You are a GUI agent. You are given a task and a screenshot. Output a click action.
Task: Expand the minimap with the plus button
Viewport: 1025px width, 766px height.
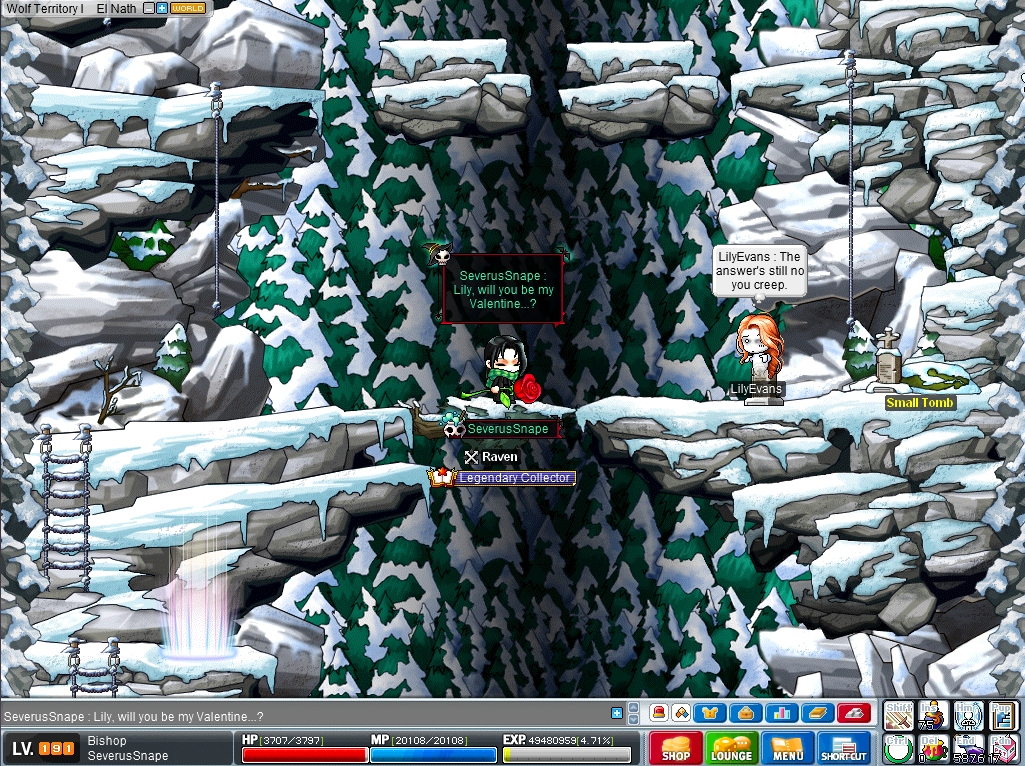click(x=162, y=8)
